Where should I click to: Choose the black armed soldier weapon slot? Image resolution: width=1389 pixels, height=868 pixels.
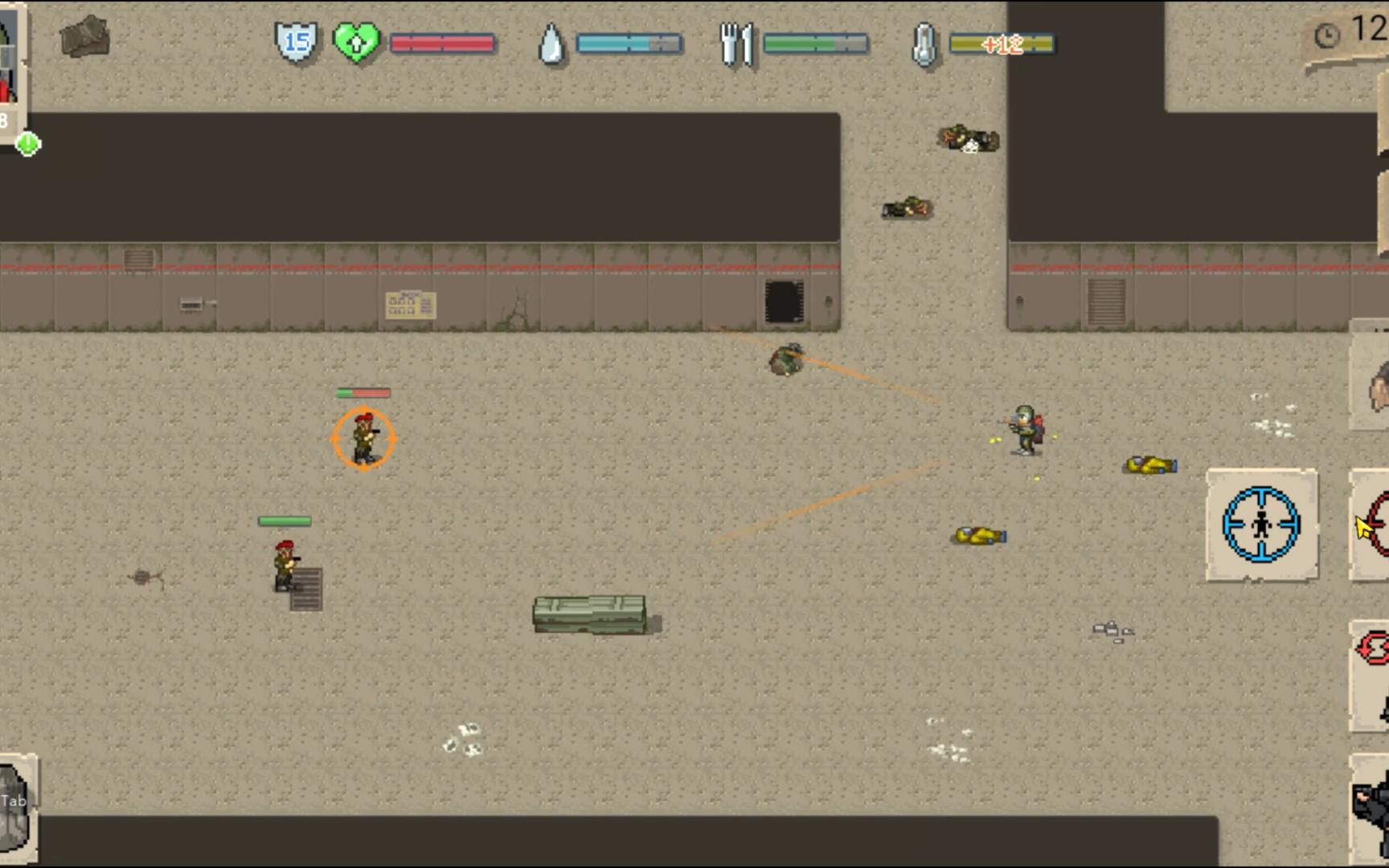[x=1373, y=808]
